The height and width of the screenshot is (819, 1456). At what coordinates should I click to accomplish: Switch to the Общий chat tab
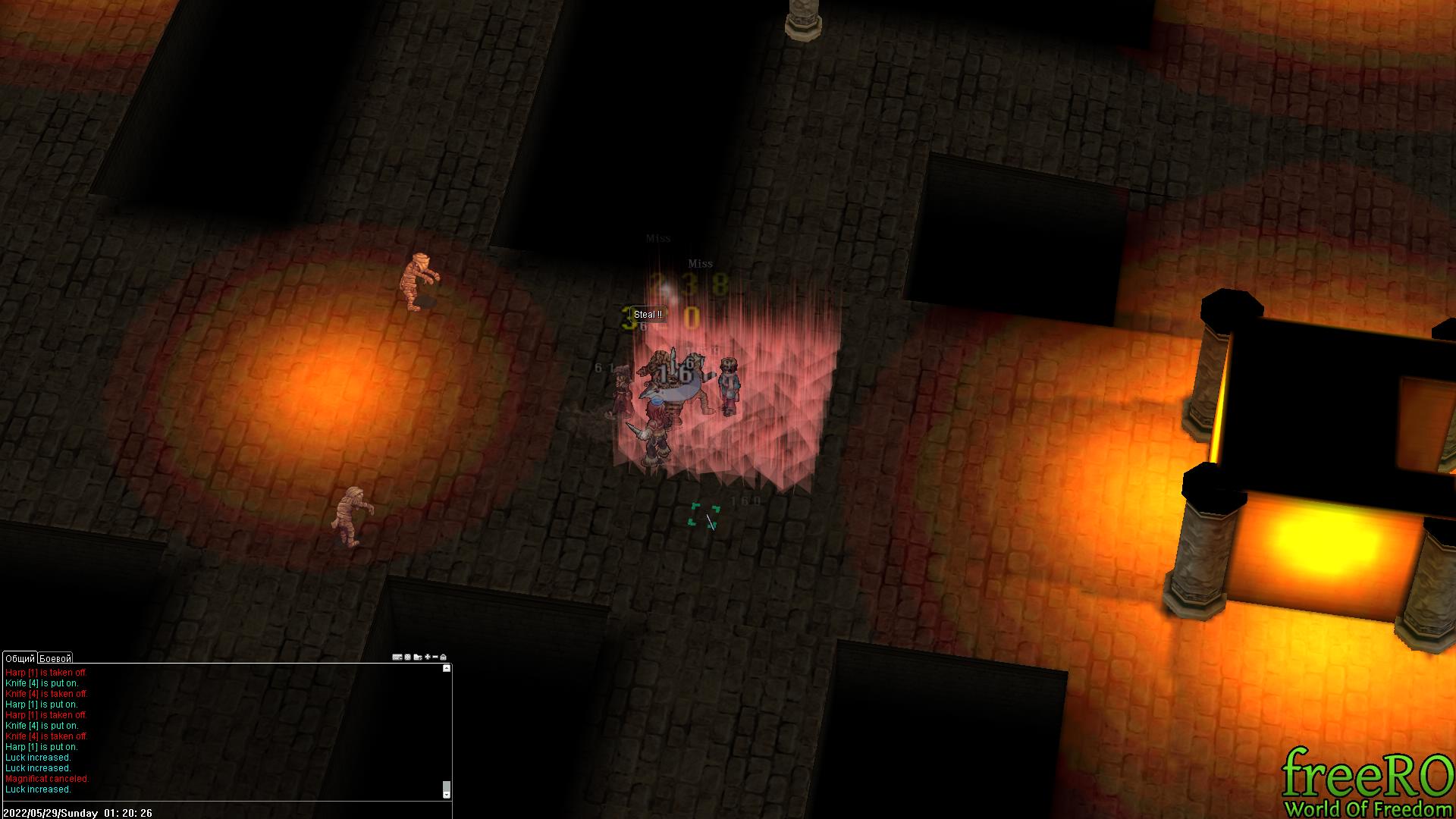click(x=20, y=658)
